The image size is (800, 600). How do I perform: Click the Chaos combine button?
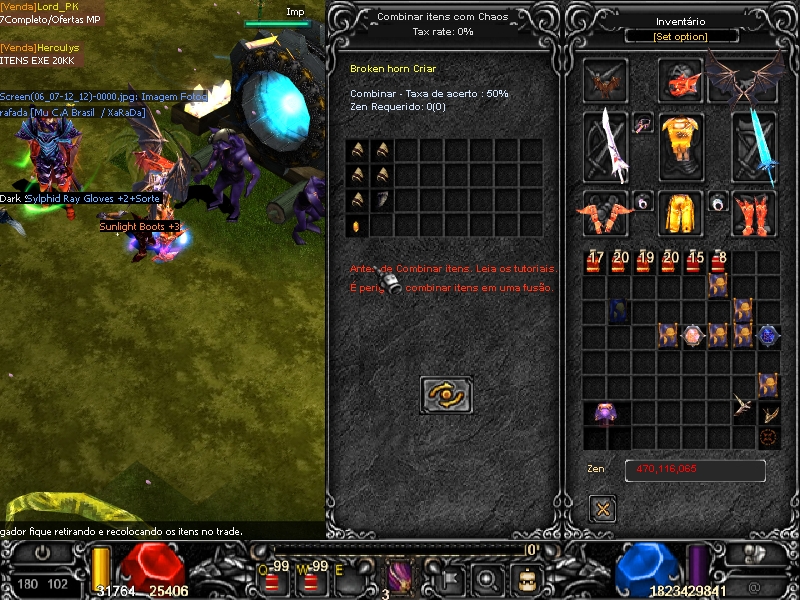[446, 395]
